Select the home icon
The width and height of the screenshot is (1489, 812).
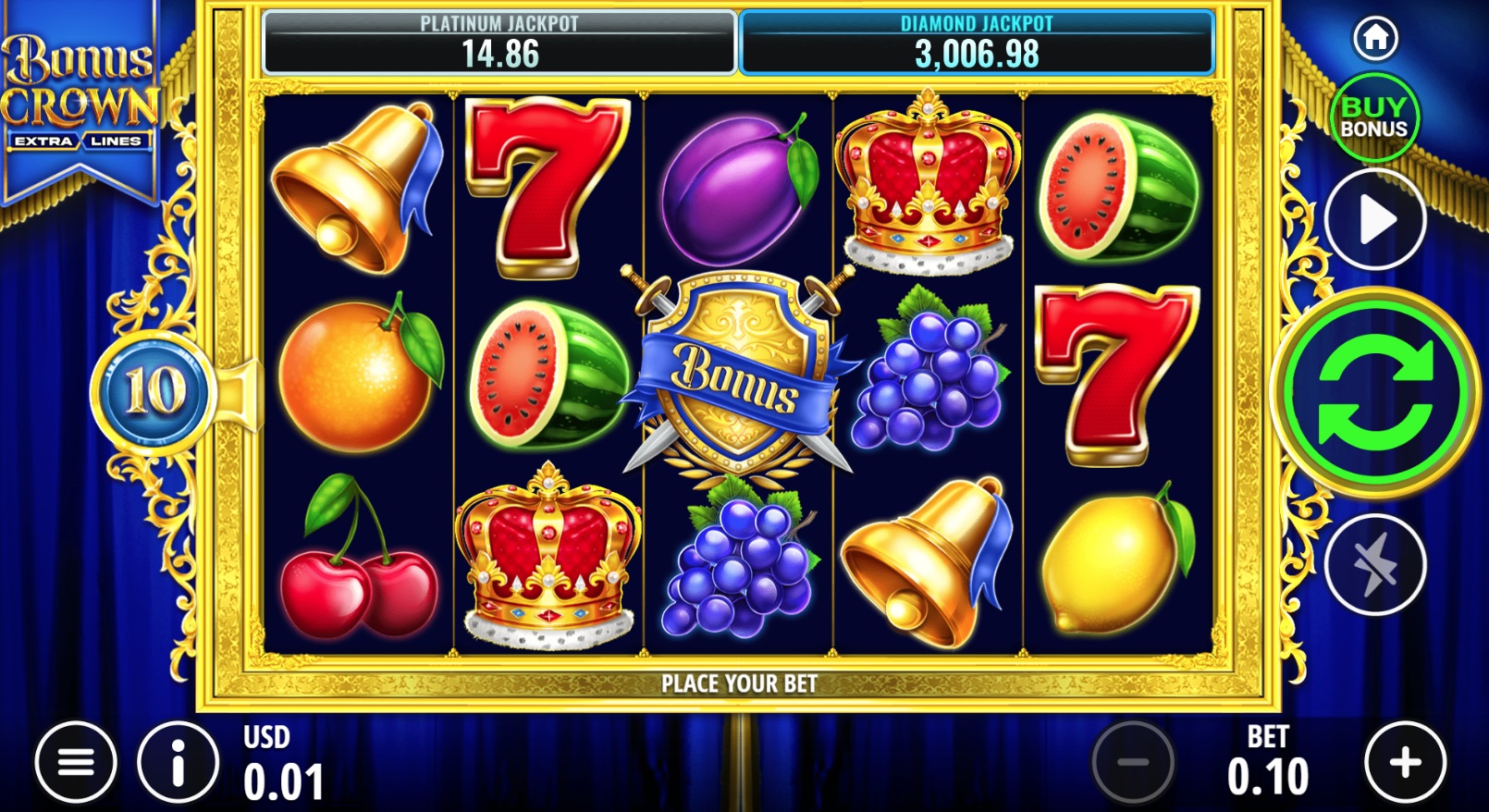pyautogui.click(x=1375, y=37)
